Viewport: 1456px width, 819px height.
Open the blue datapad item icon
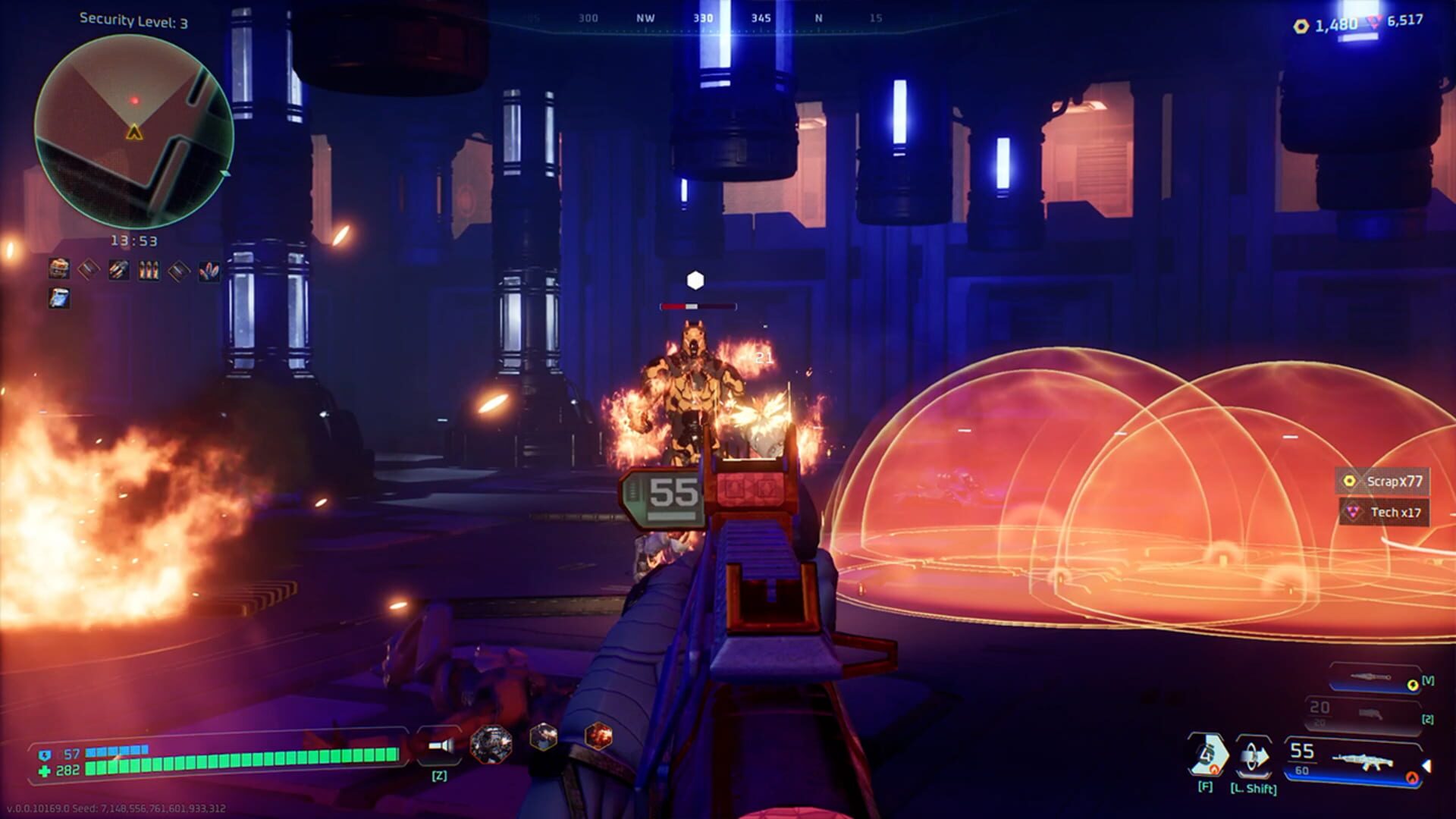59,299
